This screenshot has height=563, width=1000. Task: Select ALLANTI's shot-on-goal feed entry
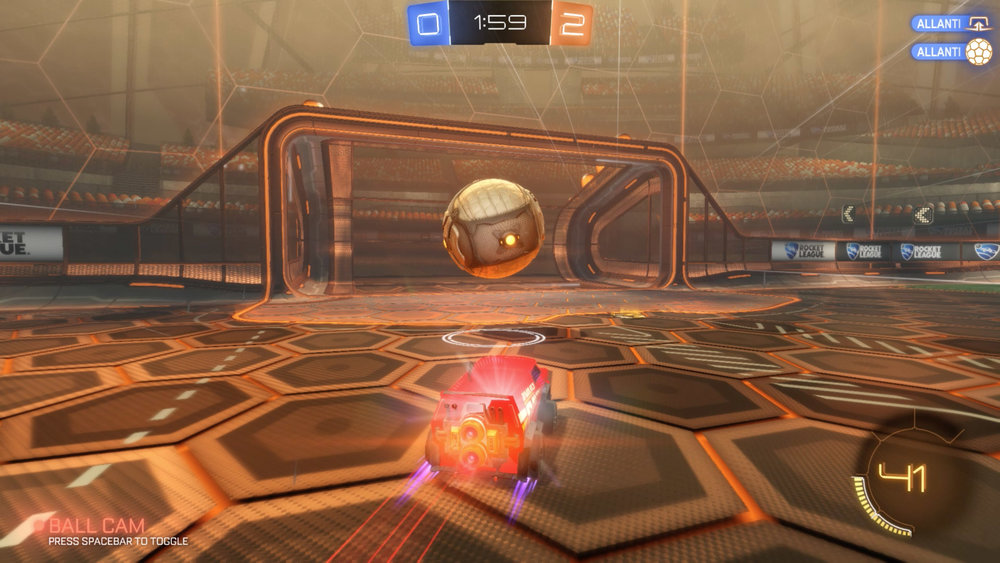950,23
